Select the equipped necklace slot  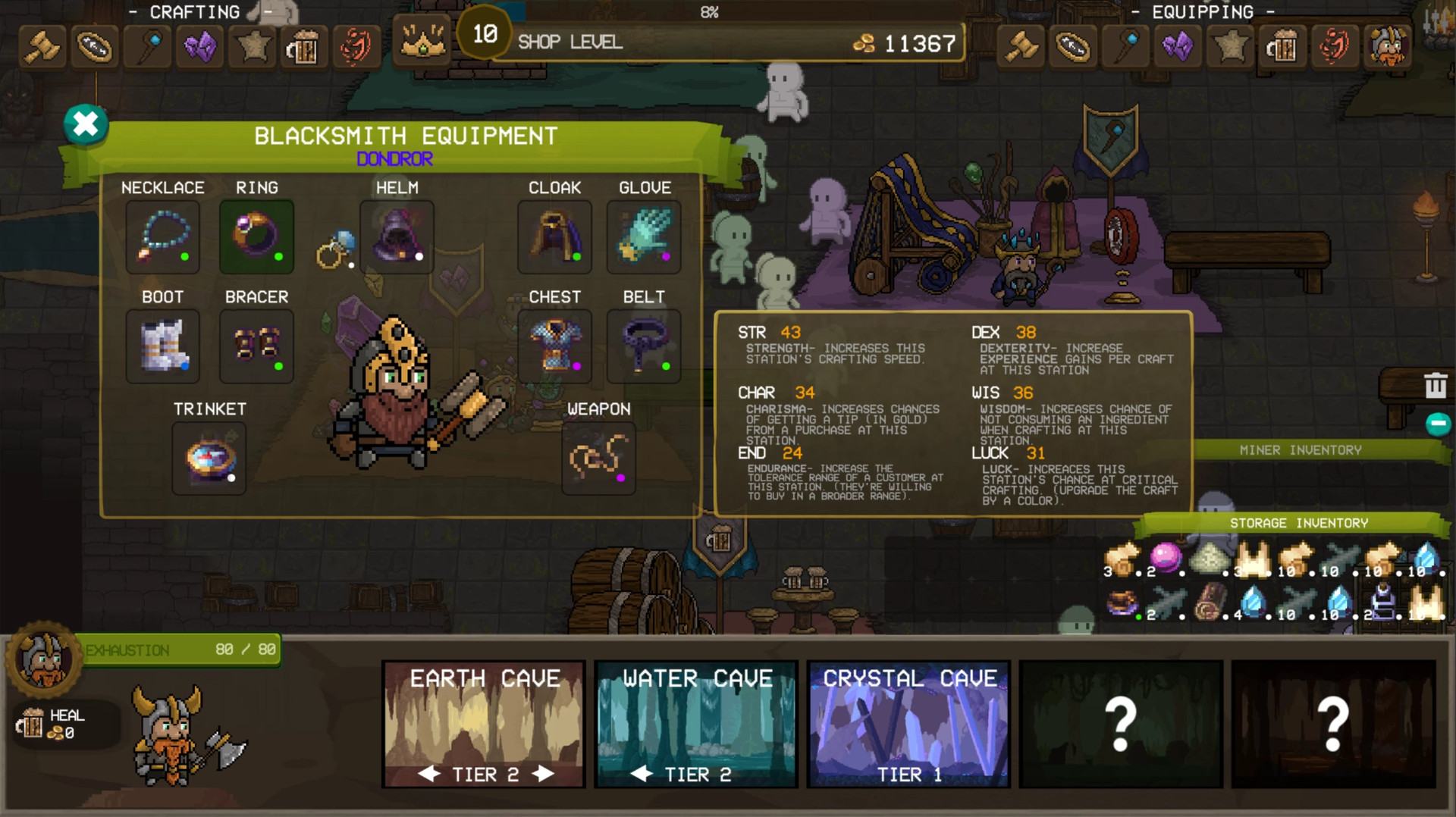[x=163, y=237]
